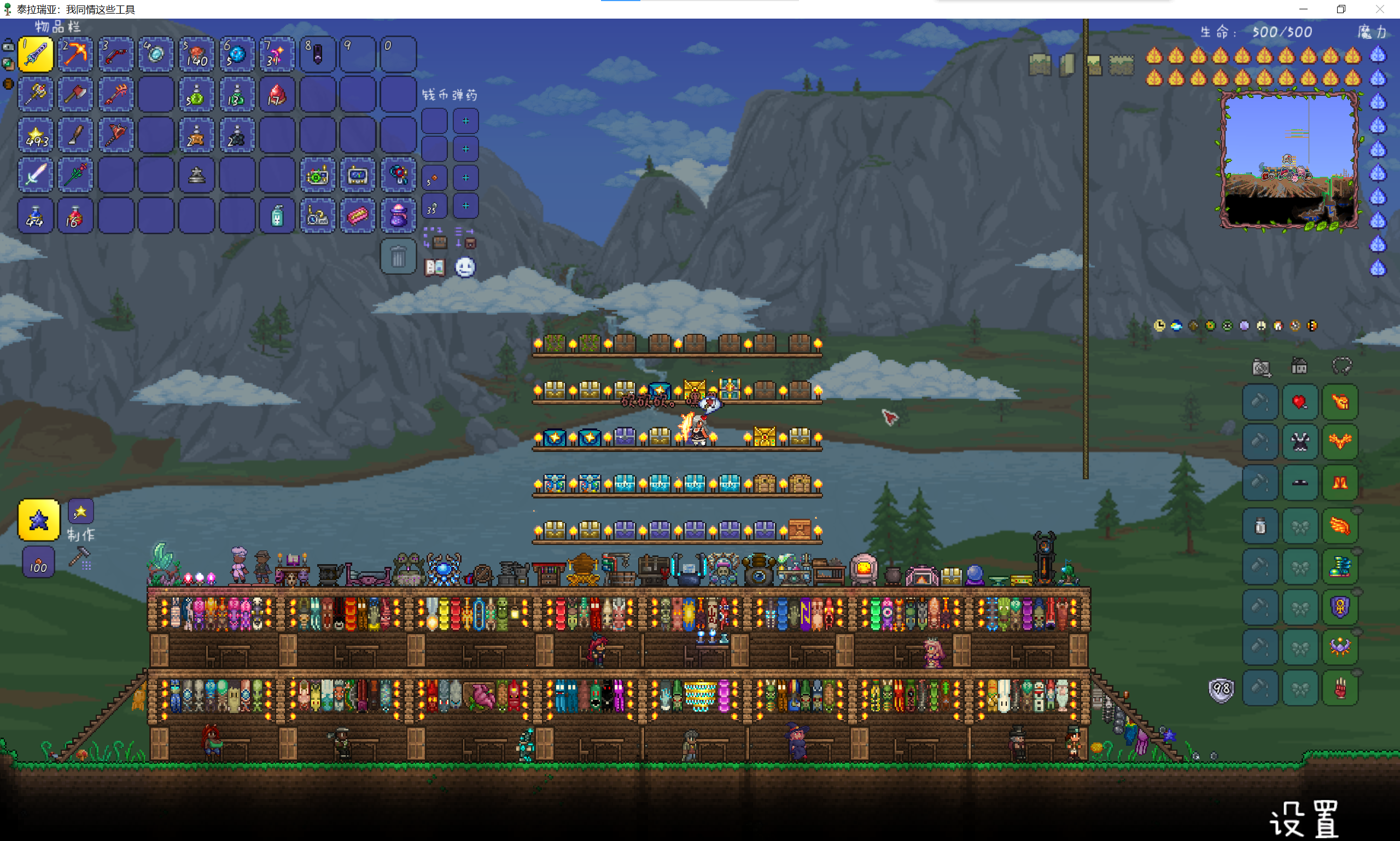
Task: Select the molten pickaxe in hotbar slot 2
Action: click(x=75, y=54)
